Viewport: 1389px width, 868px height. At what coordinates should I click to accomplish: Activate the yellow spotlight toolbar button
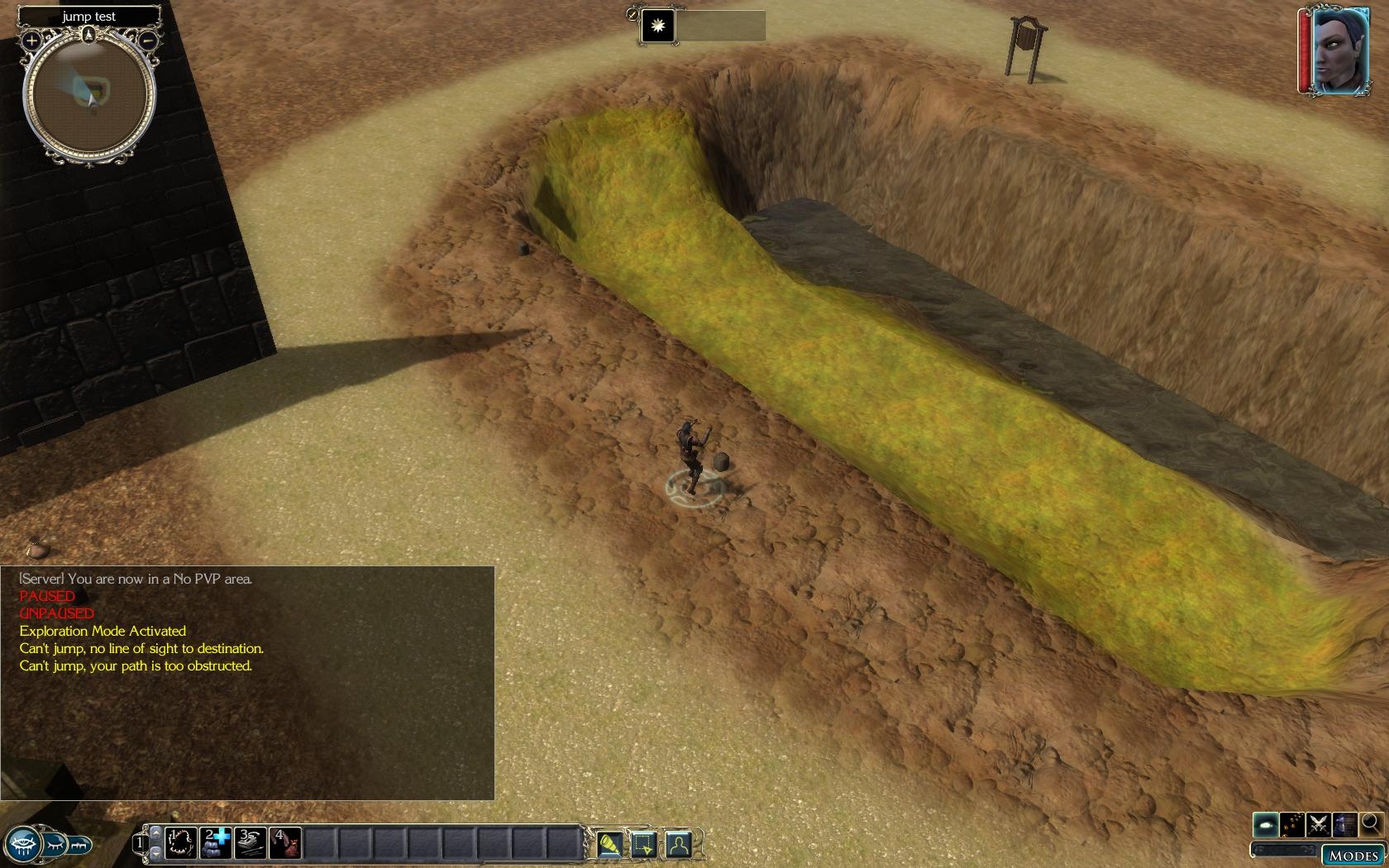click(x=609, y=844)
